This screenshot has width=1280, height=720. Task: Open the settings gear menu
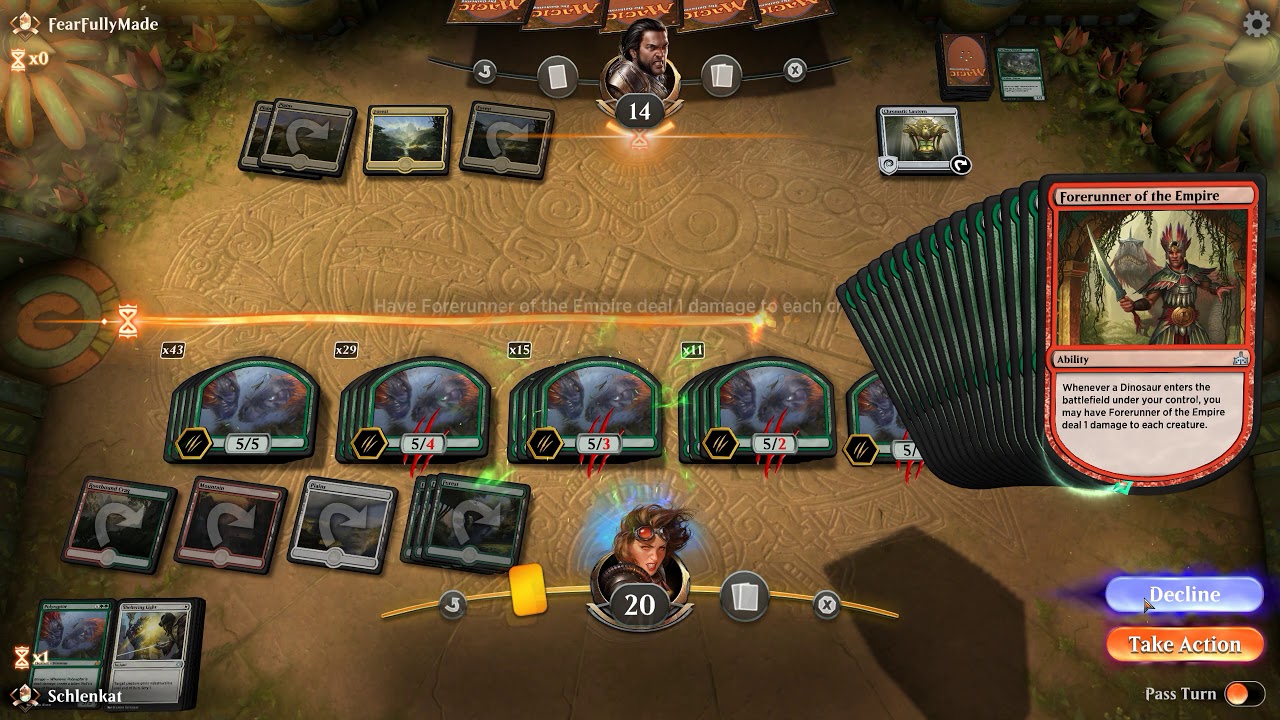pyautogui.click(x=1256, y=24)
